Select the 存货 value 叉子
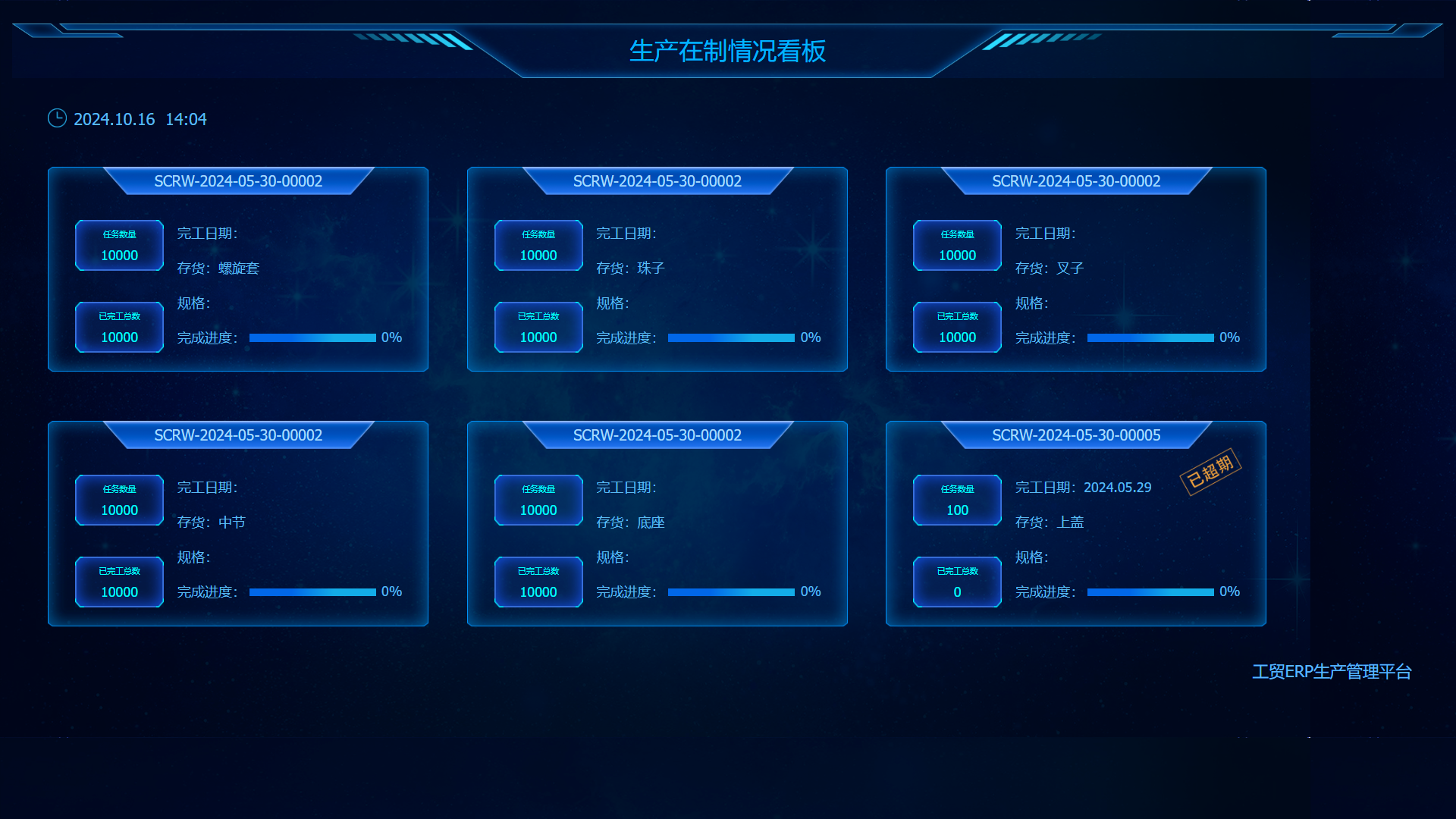 1072,268
